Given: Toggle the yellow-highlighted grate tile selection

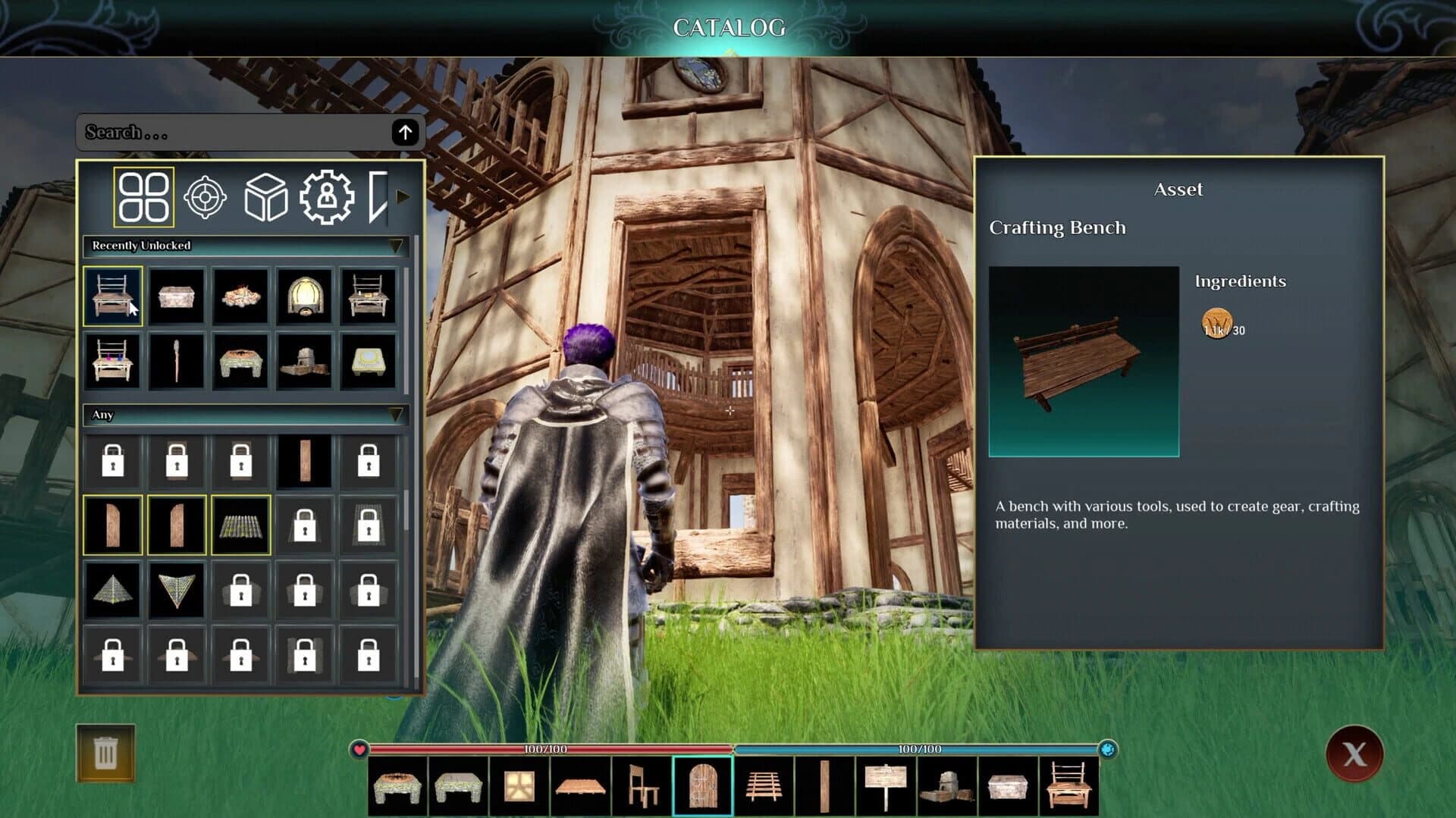Looking at the screenshot, I should tap(240, 524).
